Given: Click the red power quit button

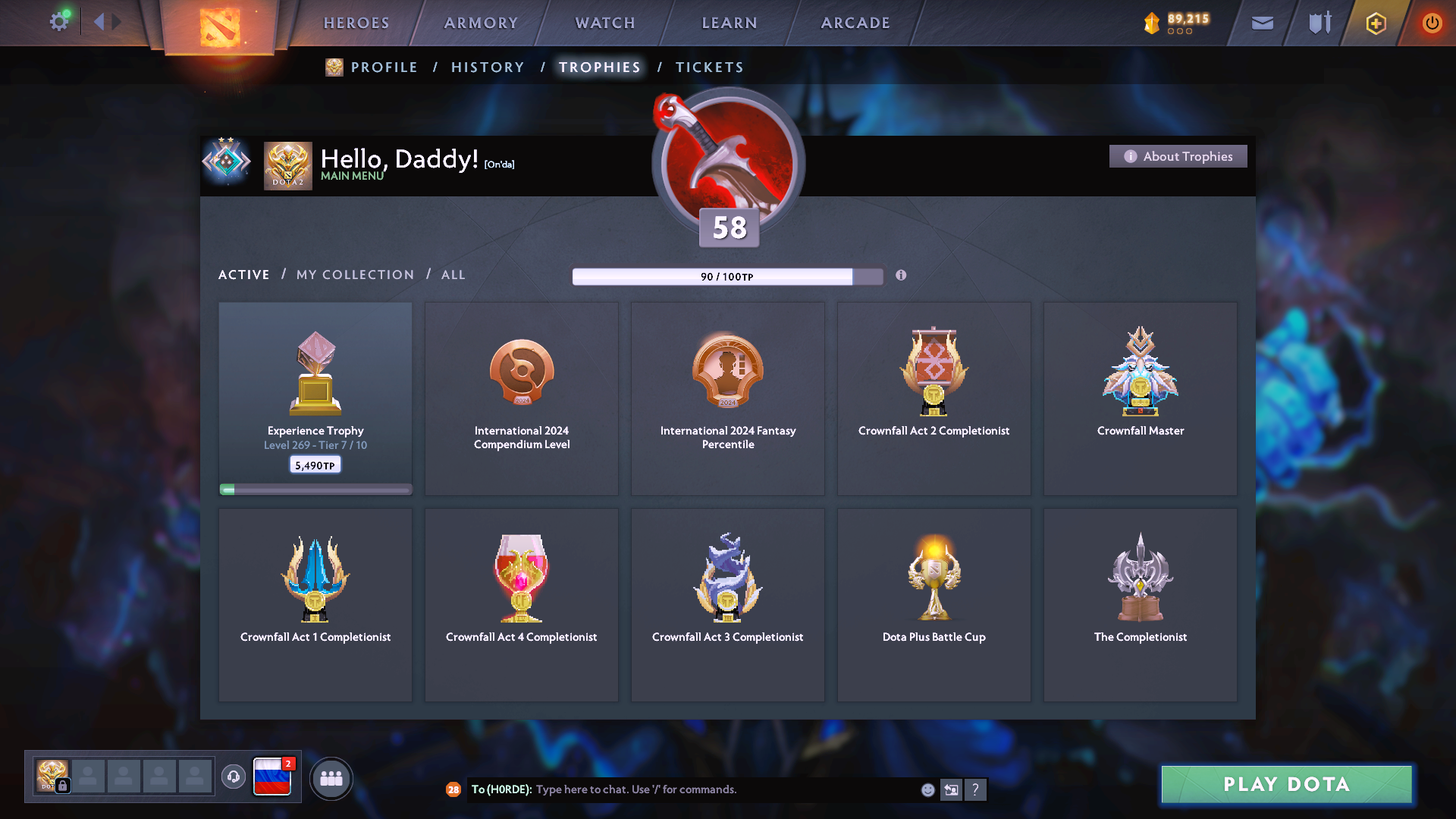Looking at the screenshot, I should (x=1431, y=23).
